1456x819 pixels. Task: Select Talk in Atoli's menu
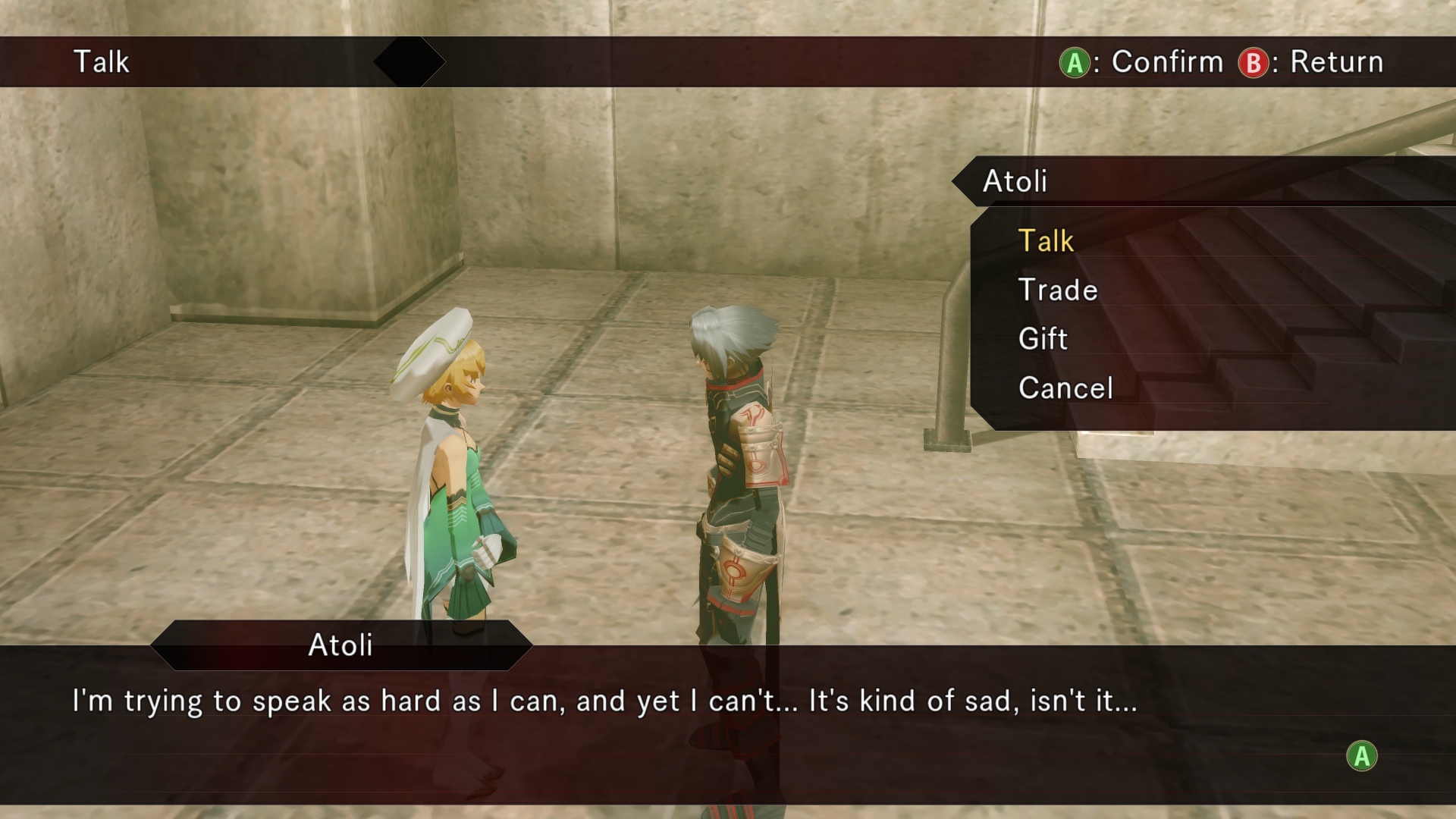[1046, 241]
